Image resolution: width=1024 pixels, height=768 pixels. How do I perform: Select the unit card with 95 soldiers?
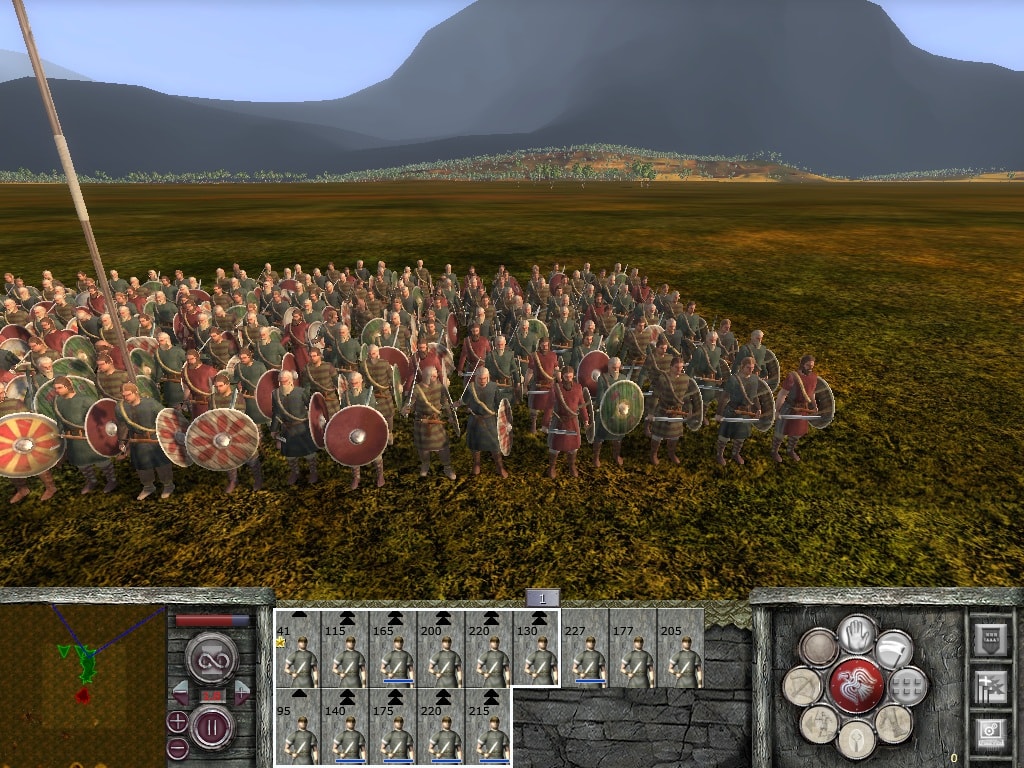point(298,727)
